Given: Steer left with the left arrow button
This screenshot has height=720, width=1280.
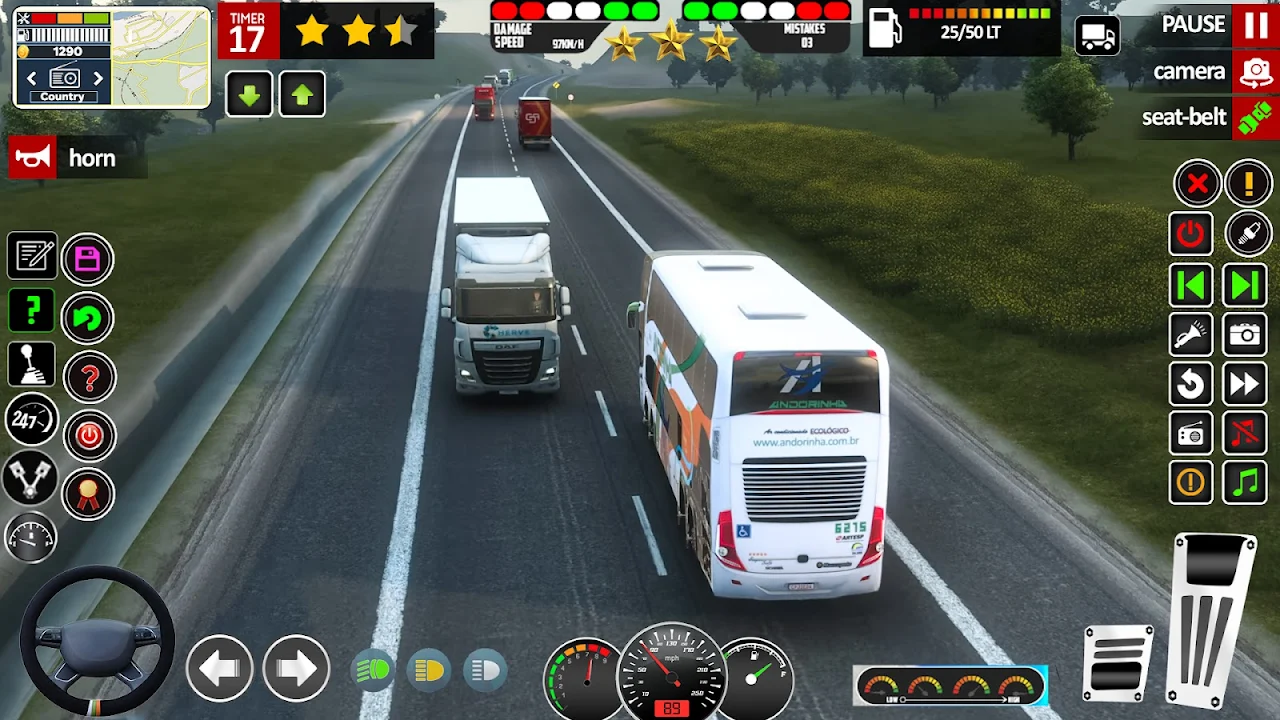Looking at the screenshot, I should 219,668.
